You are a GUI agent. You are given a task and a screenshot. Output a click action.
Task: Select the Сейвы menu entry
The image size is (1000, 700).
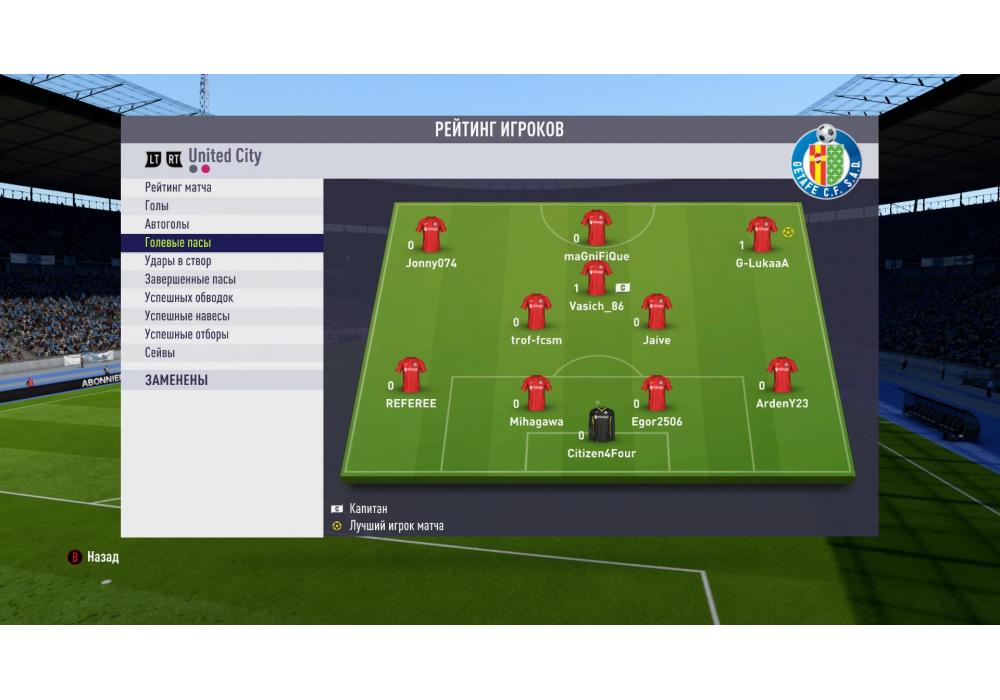pos(160,353)
